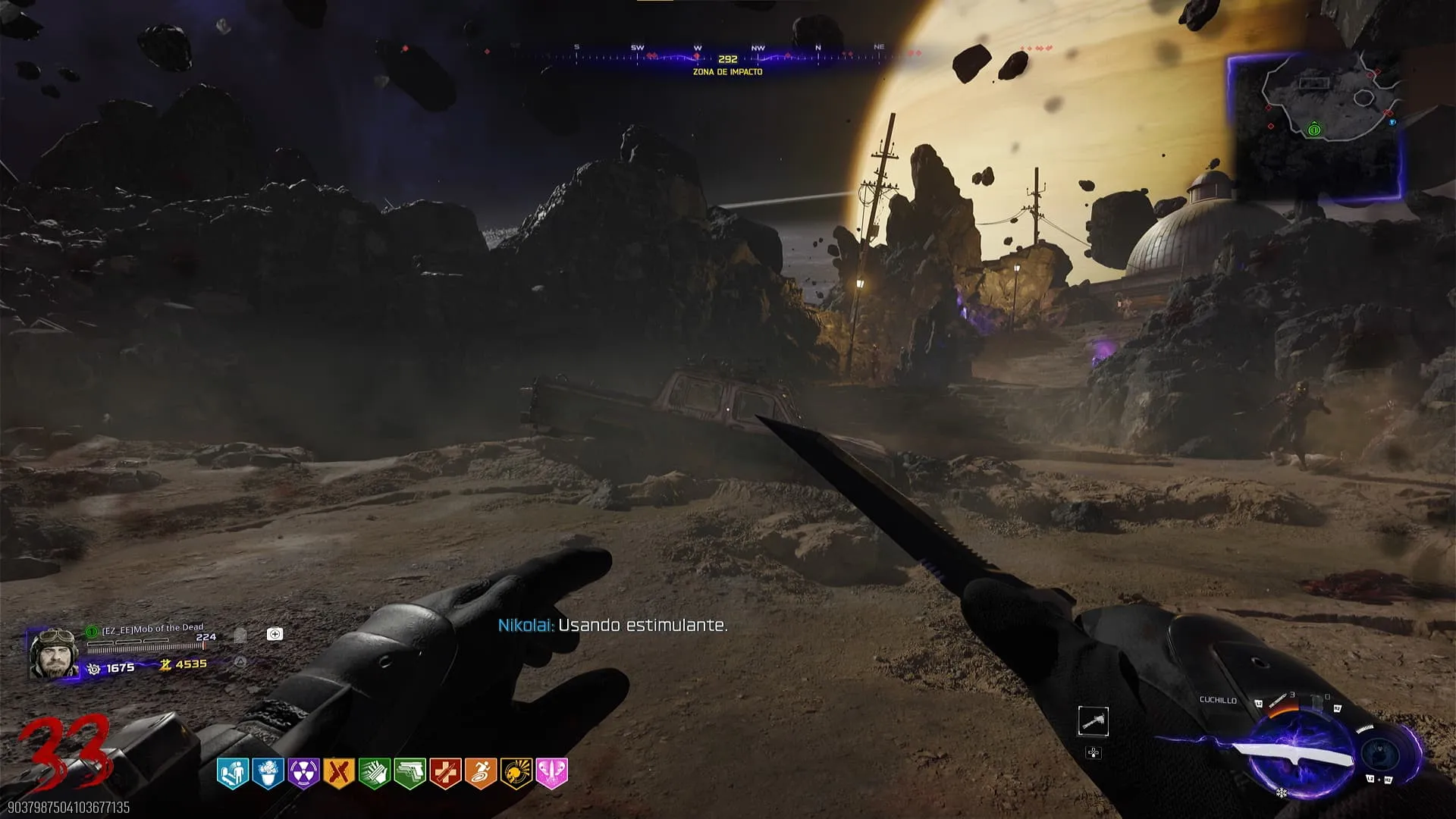The width and height of the screenshot is (1456, 819).
Task: Click the Stamin-Up running man perk icon
Action: (x=480, y=773)
